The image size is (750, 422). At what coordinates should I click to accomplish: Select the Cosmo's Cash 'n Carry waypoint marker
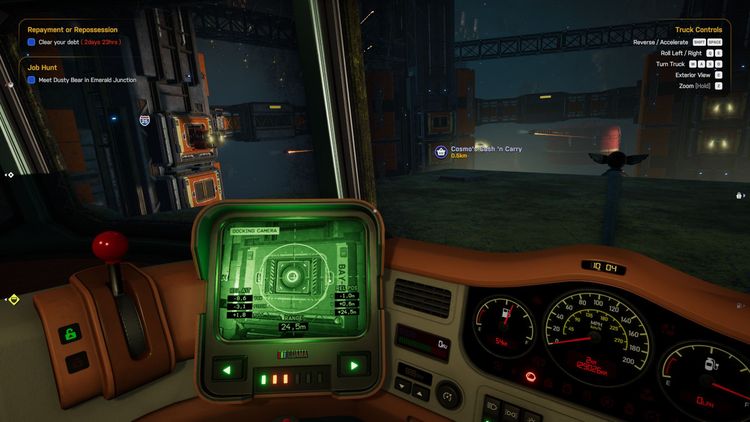pyautogui.click(x=440, y=151)
